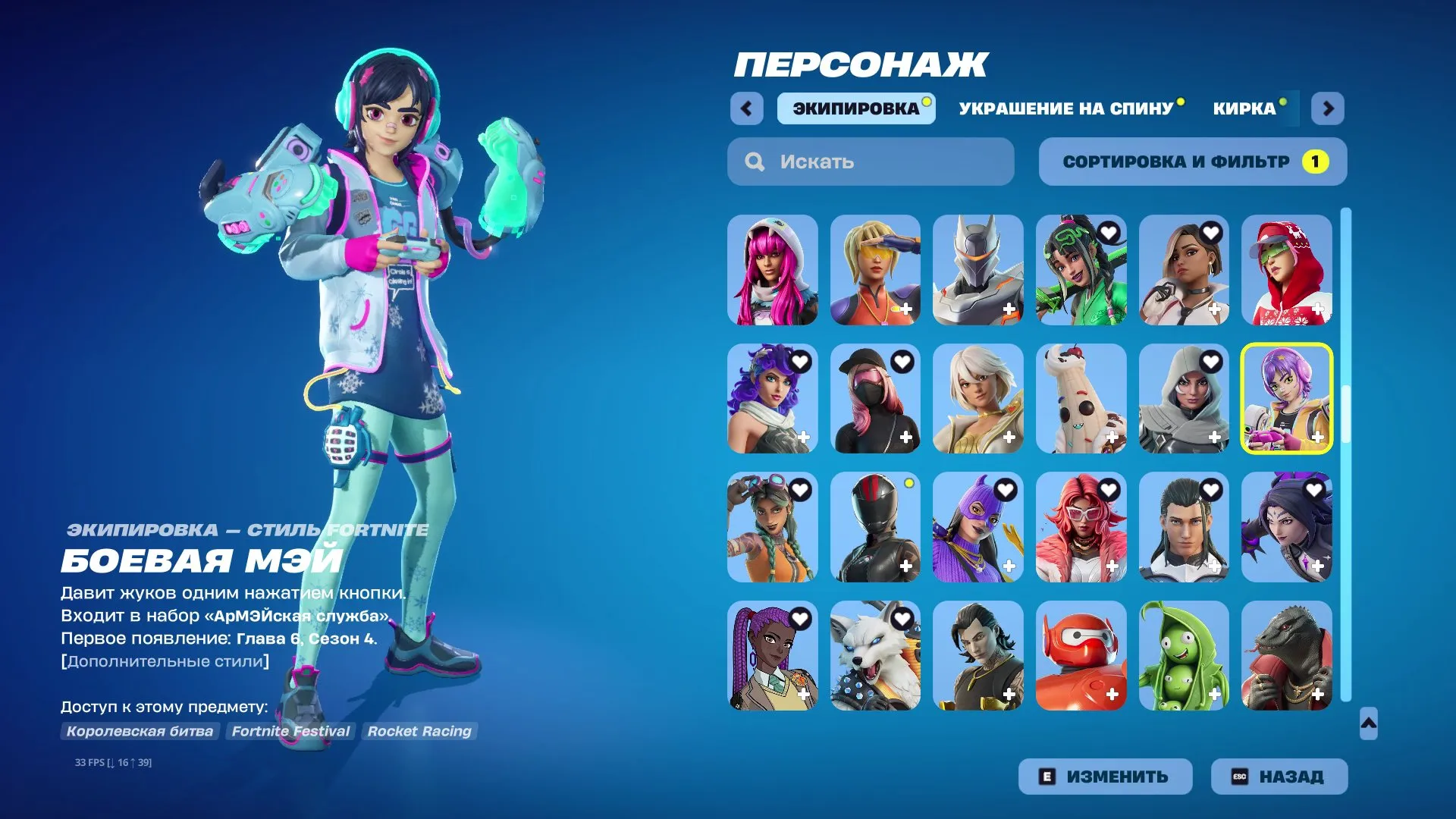Click the yellow filter count badge showing 1
The height and width of the screenshot is (819, 1456).
pos(1316,161)
